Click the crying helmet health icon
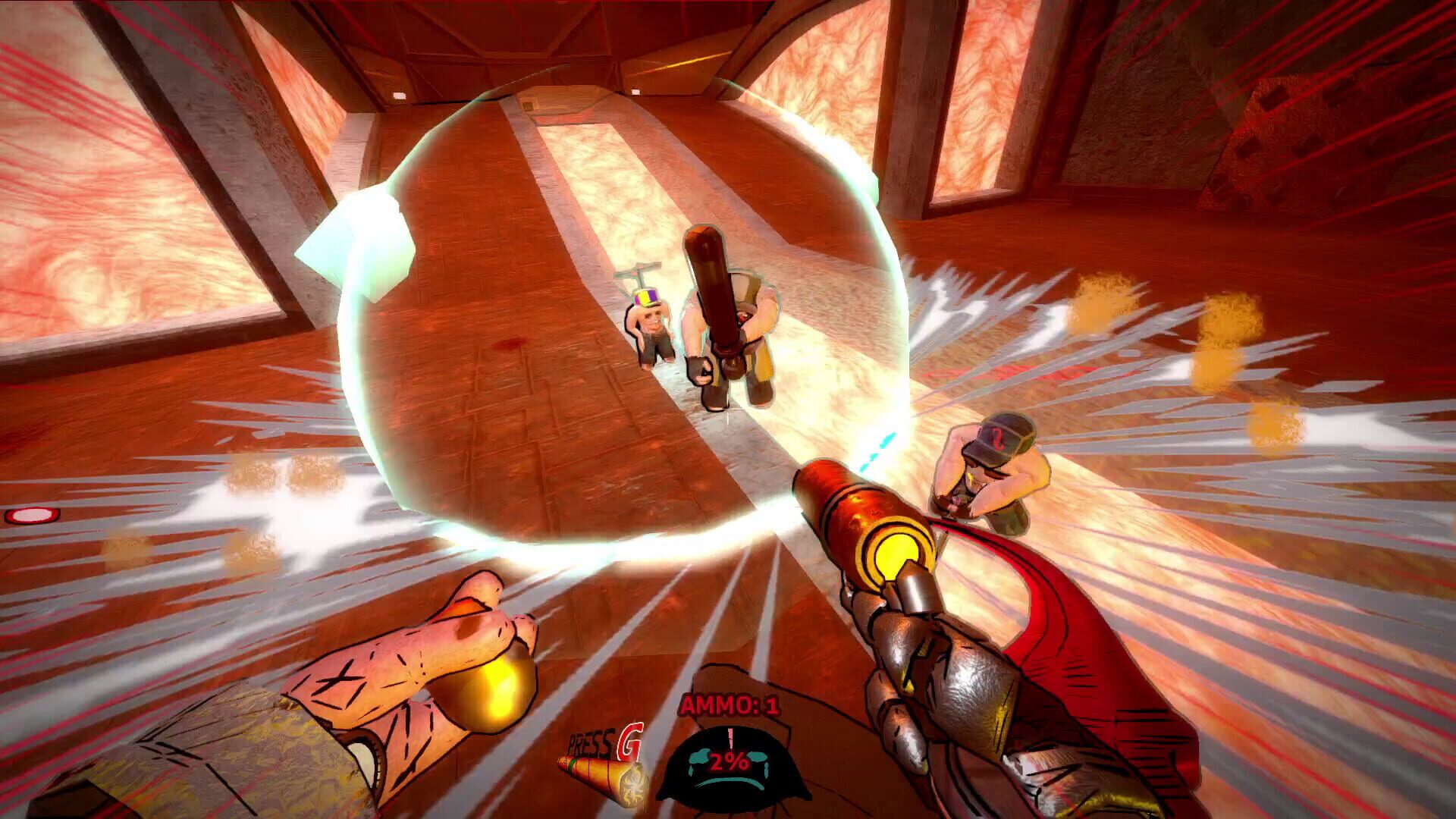1456x819 pixels. coord(728,766)
